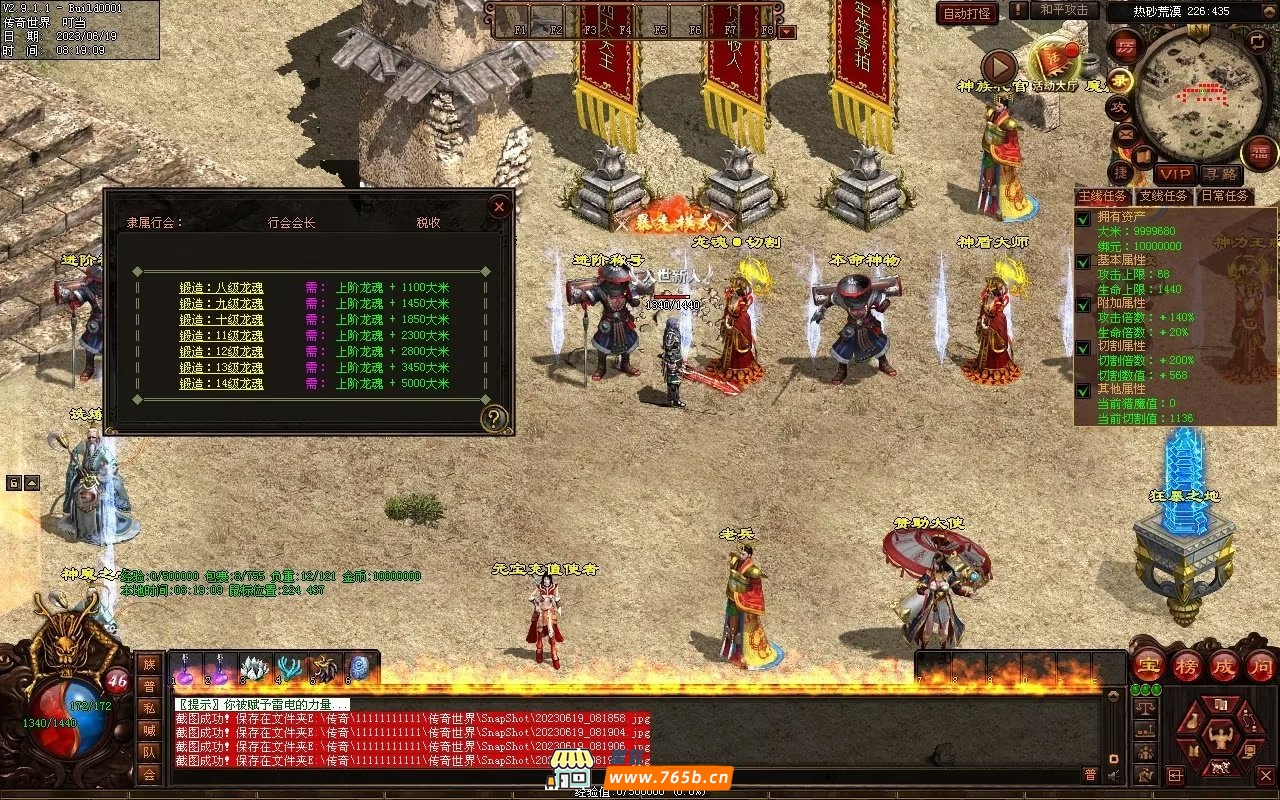1280x800 pixels.
Task: Open the VIP panel
Action: (x=1175, y=174)
